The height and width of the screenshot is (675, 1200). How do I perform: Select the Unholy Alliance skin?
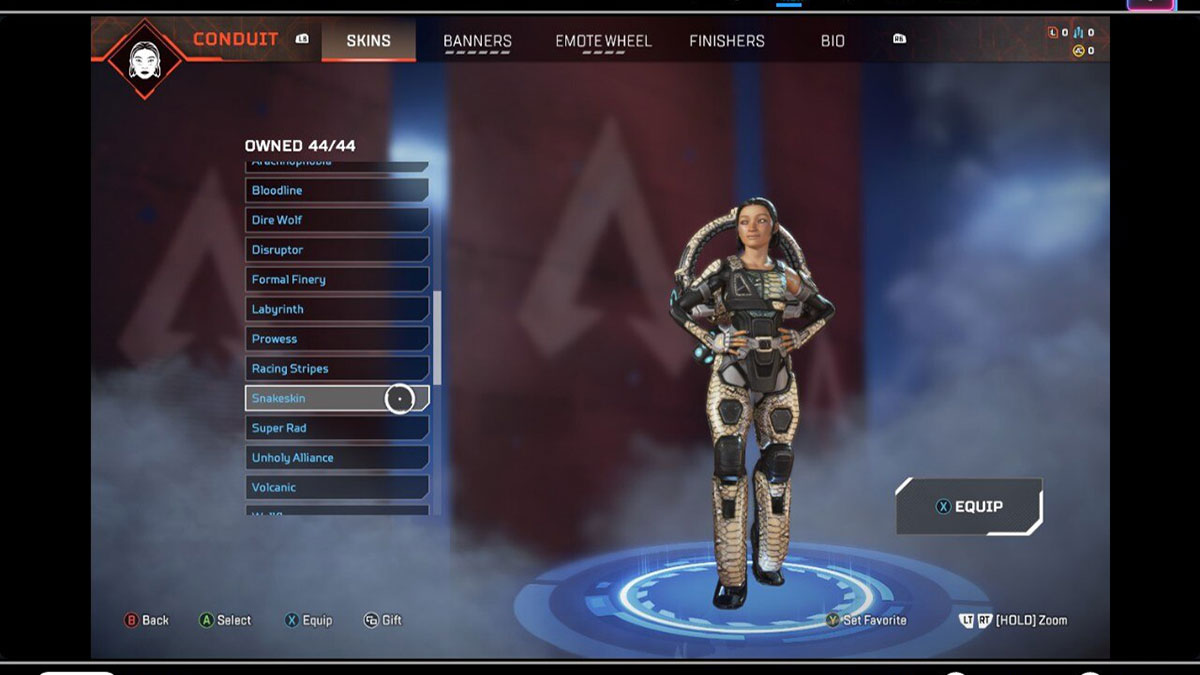pos(336,458)
